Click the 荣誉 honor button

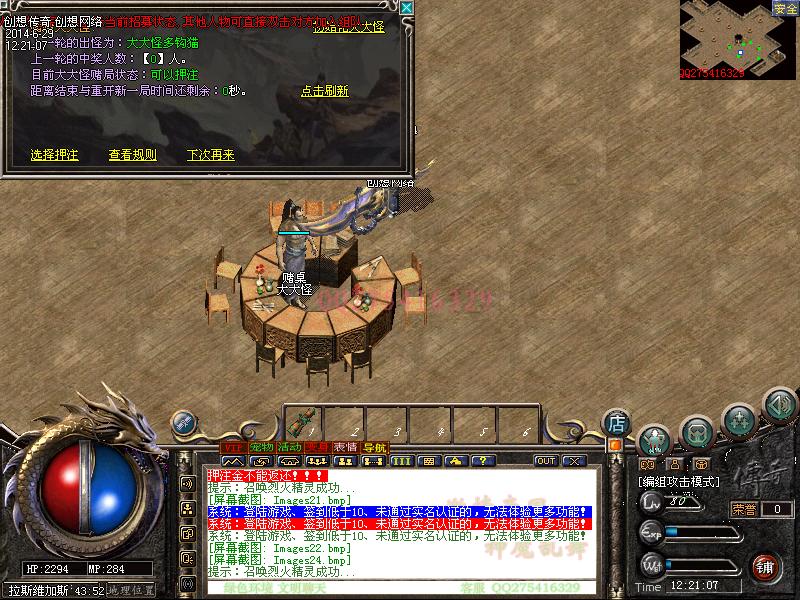[x=745, y=509]
